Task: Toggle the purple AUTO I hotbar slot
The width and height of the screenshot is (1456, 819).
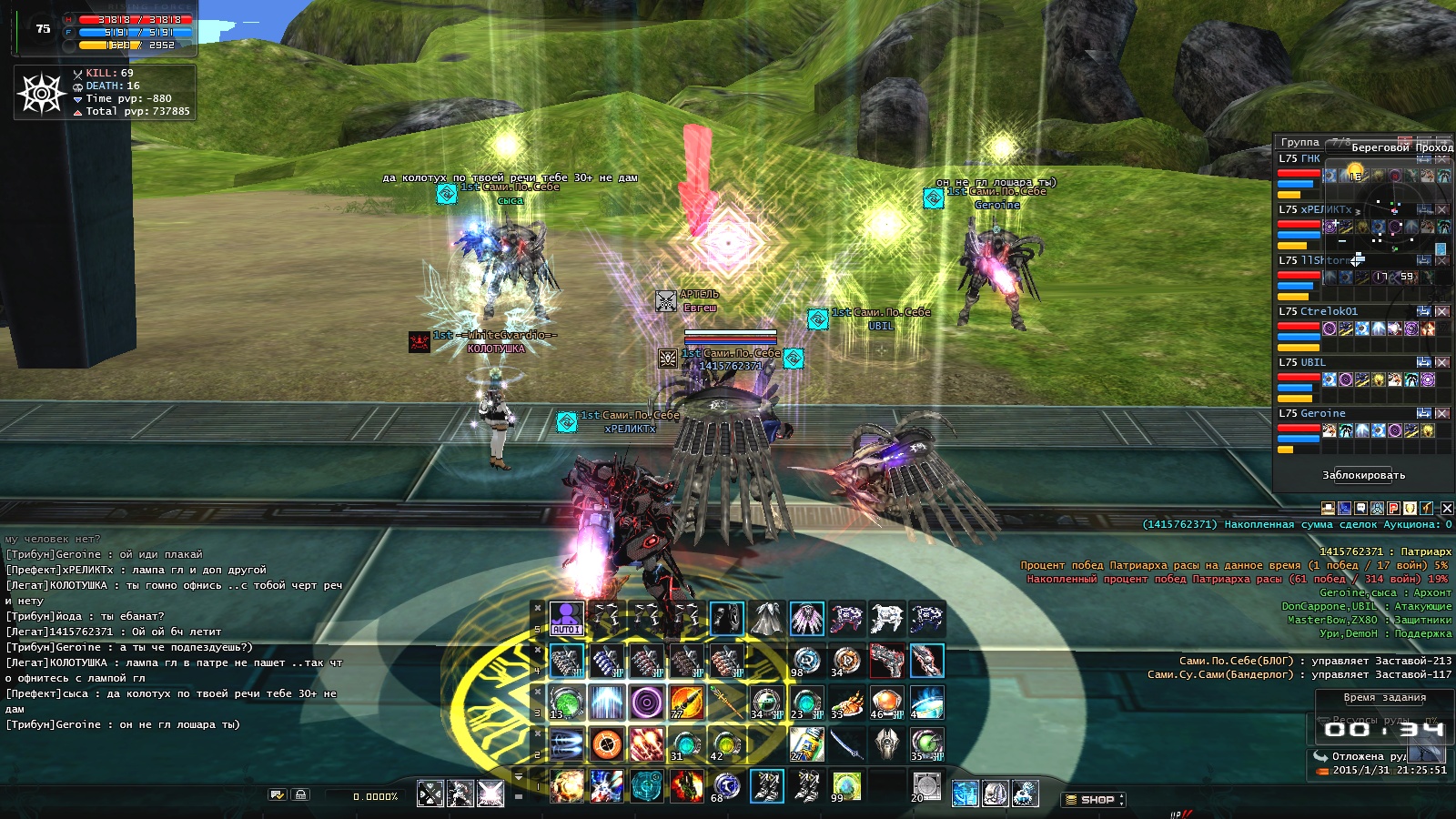Action: tap(566, 619)
